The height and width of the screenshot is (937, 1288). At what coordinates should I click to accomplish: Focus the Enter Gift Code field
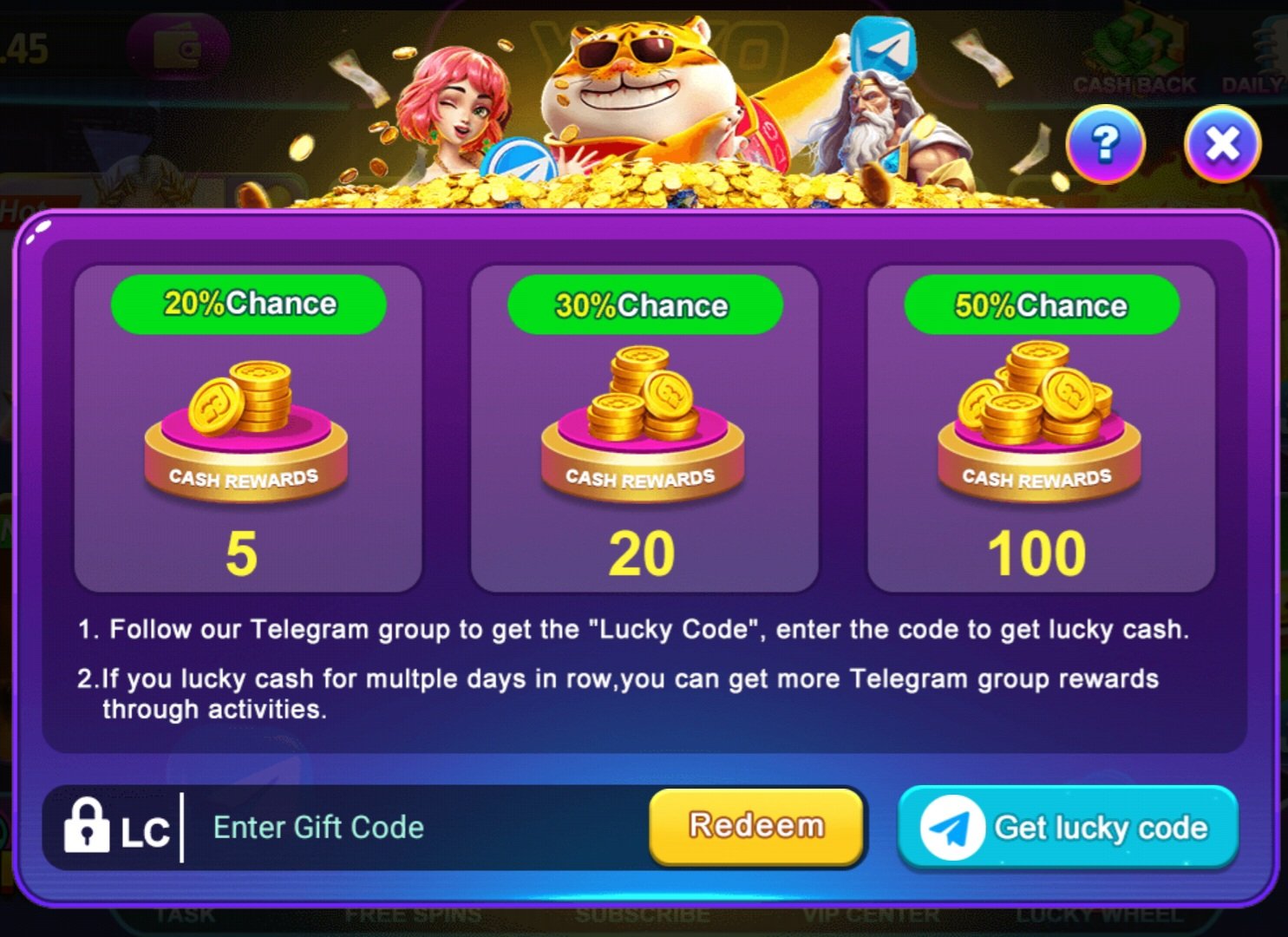coord(416,828)
